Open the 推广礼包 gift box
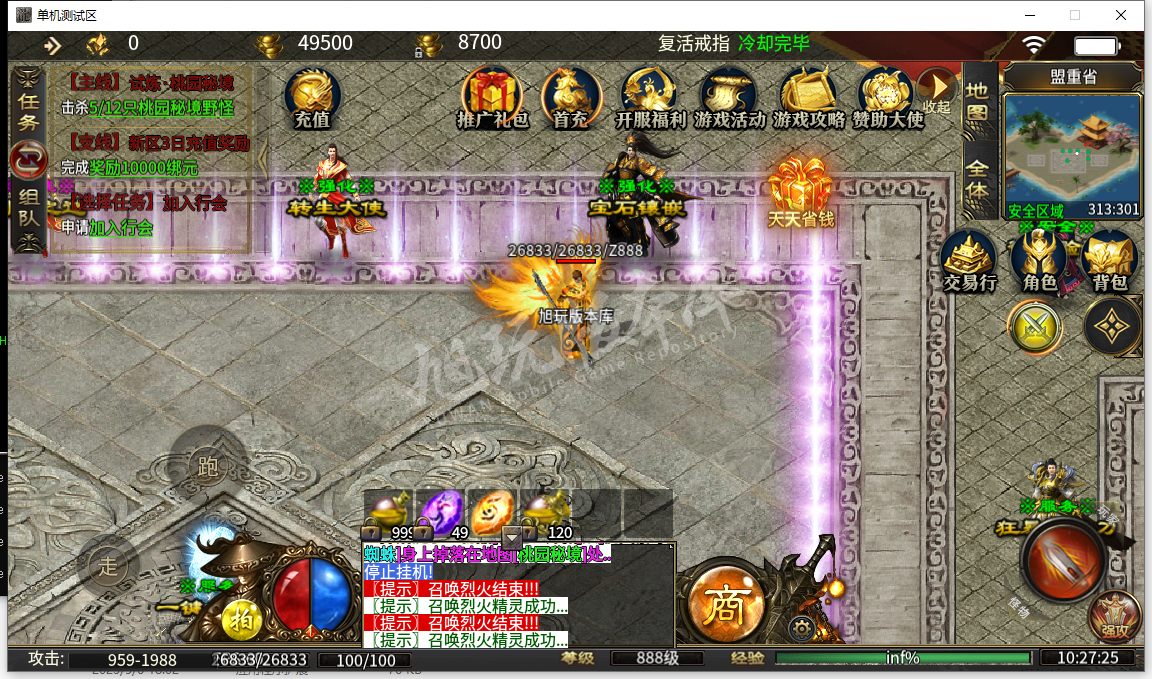The width and height of the screenshot is (1152, 679). pyautogui.click(x=492, y=97)
